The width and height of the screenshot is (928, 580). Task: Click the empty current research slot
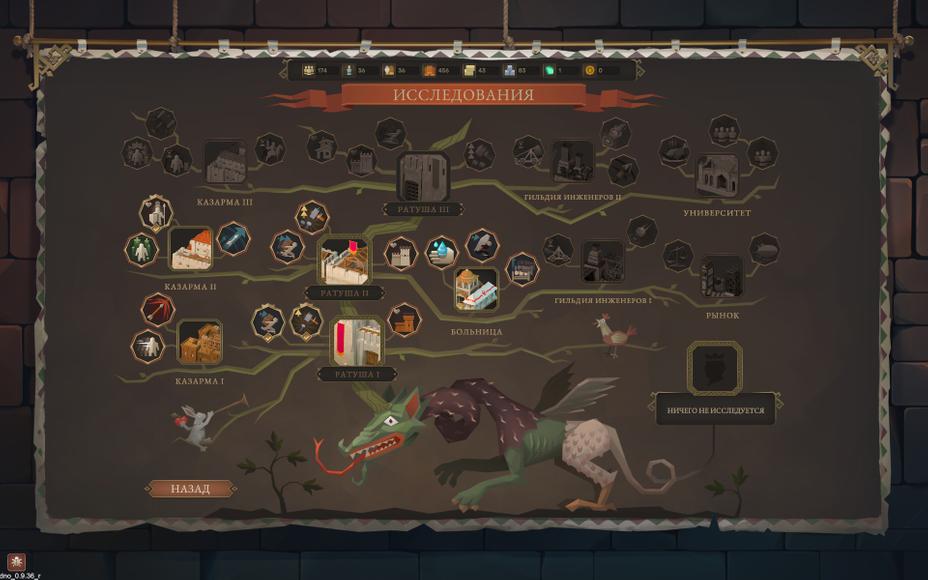[714, 367]
